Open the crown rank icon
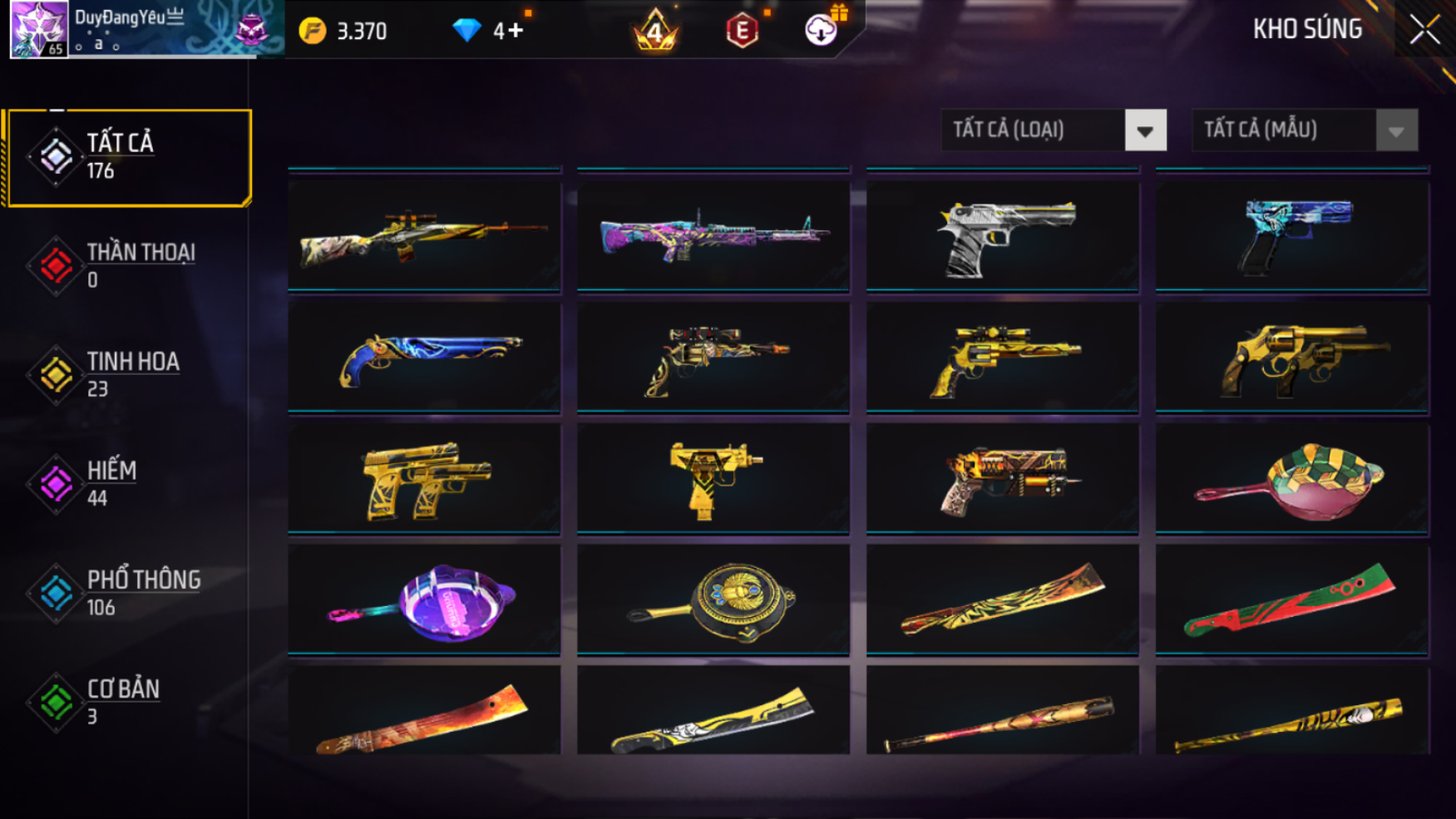The width and height of the screenshot is (1456, 819). click(655, 31)
